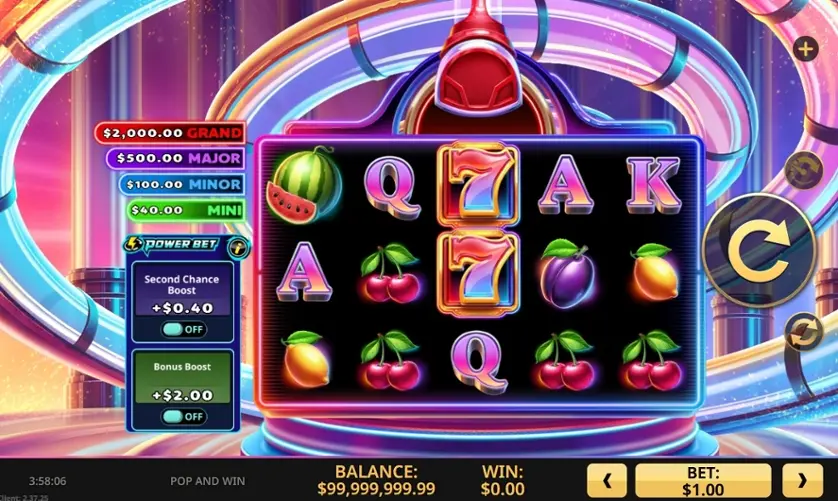
Task: Open the plus menu button
Action: pos(805,48)
